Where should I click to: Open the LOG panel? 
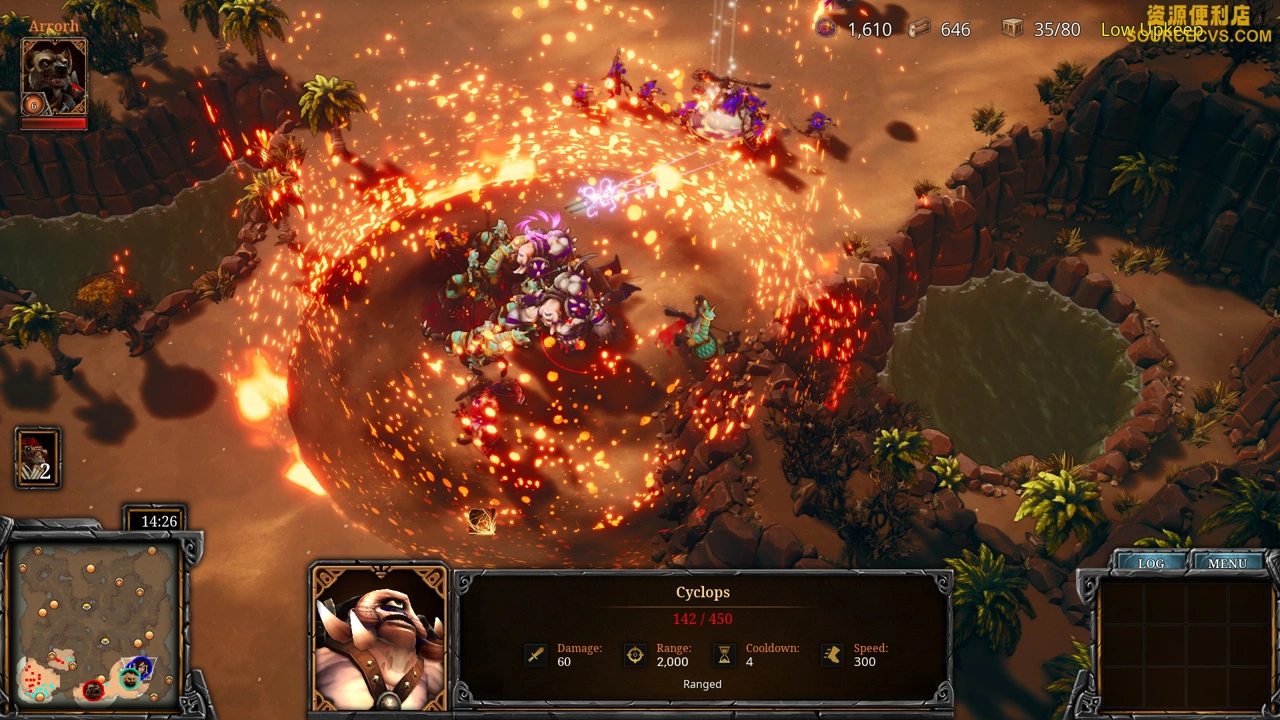click(1151, 563)
